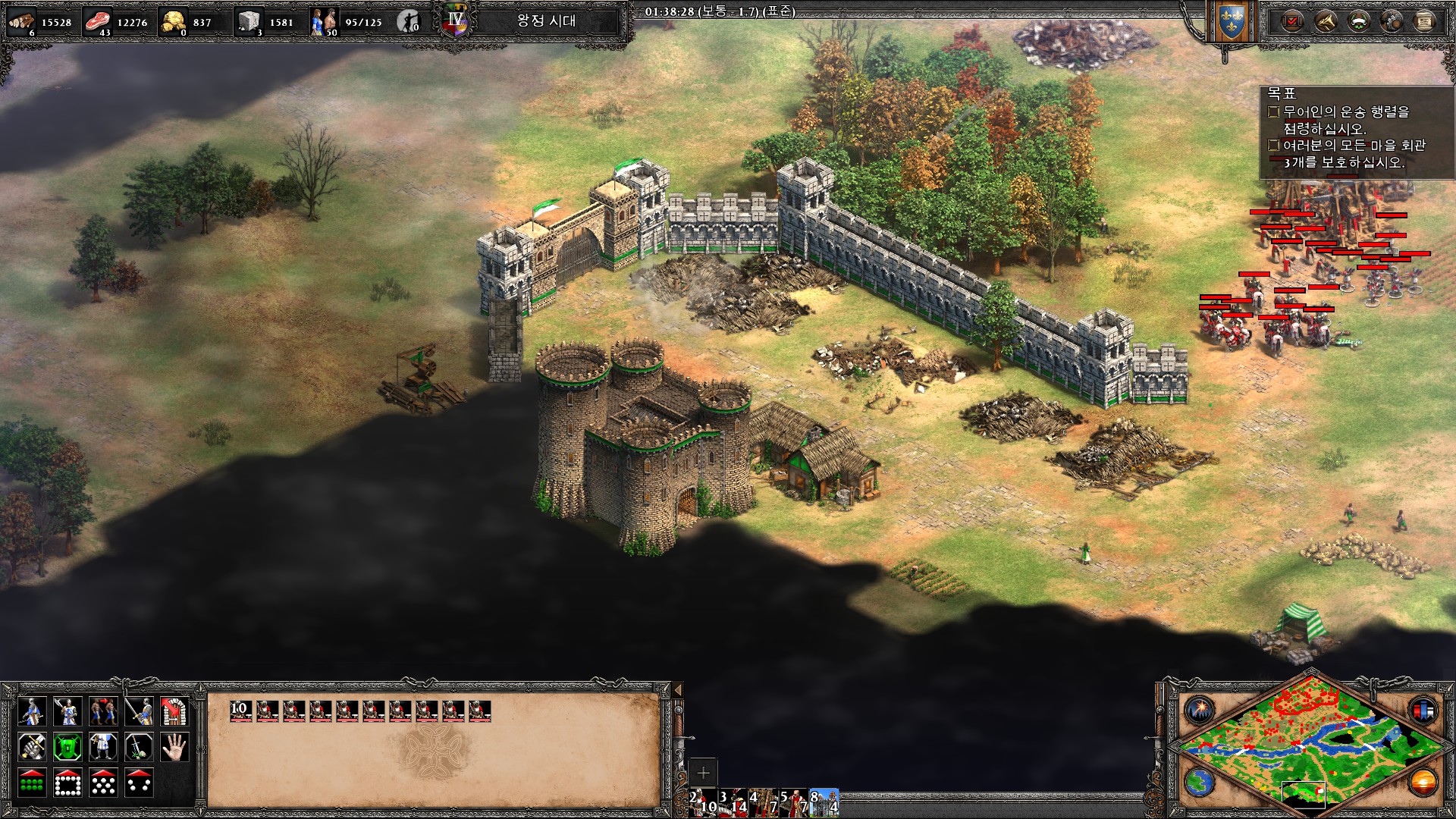The height and width of the screenshot is (819, 1456).
Task: Click the sunset button beside the minimap
Action: (x=1423, y=782)
